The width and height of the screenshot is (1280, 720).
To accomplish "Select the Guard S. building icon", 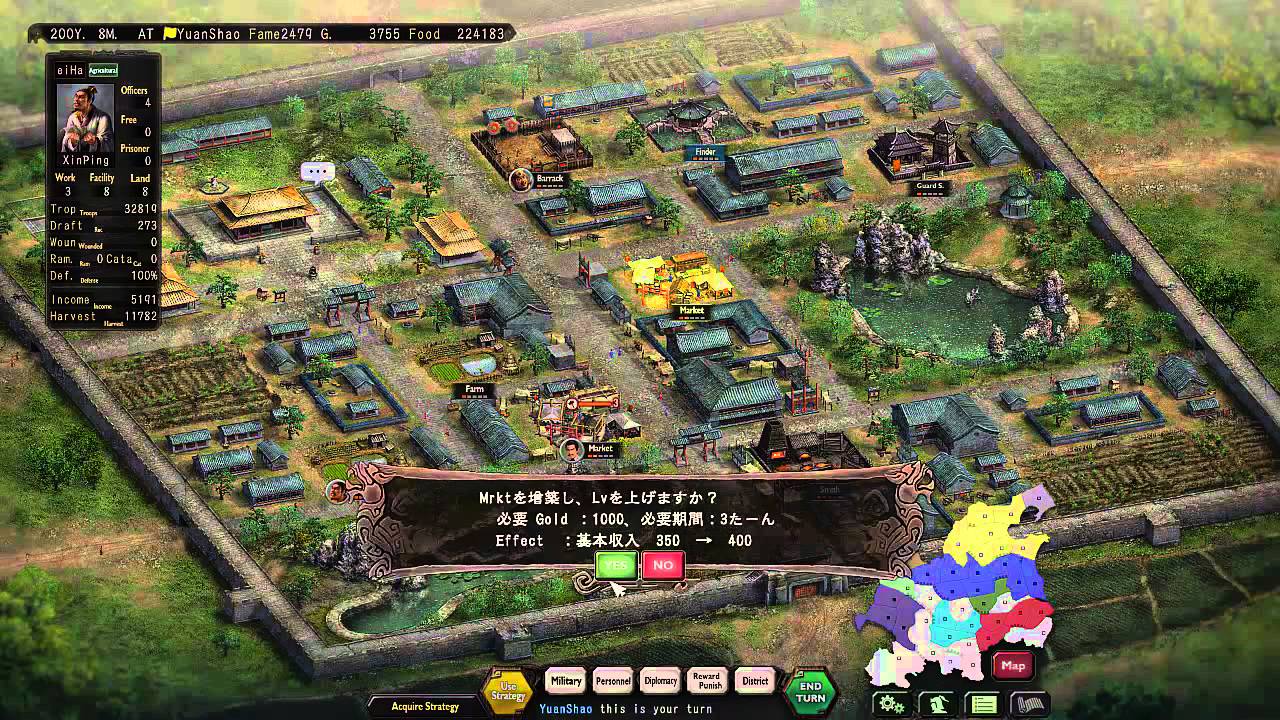I will tap(932, 185).
